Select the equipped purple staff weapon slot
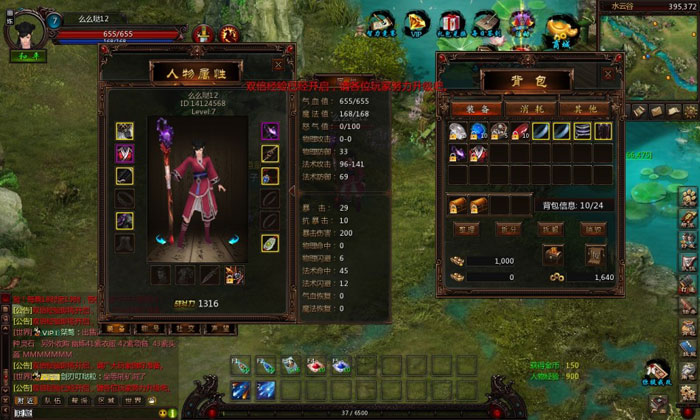Screen dimensions: 700x420 click(x=270, y=131)
